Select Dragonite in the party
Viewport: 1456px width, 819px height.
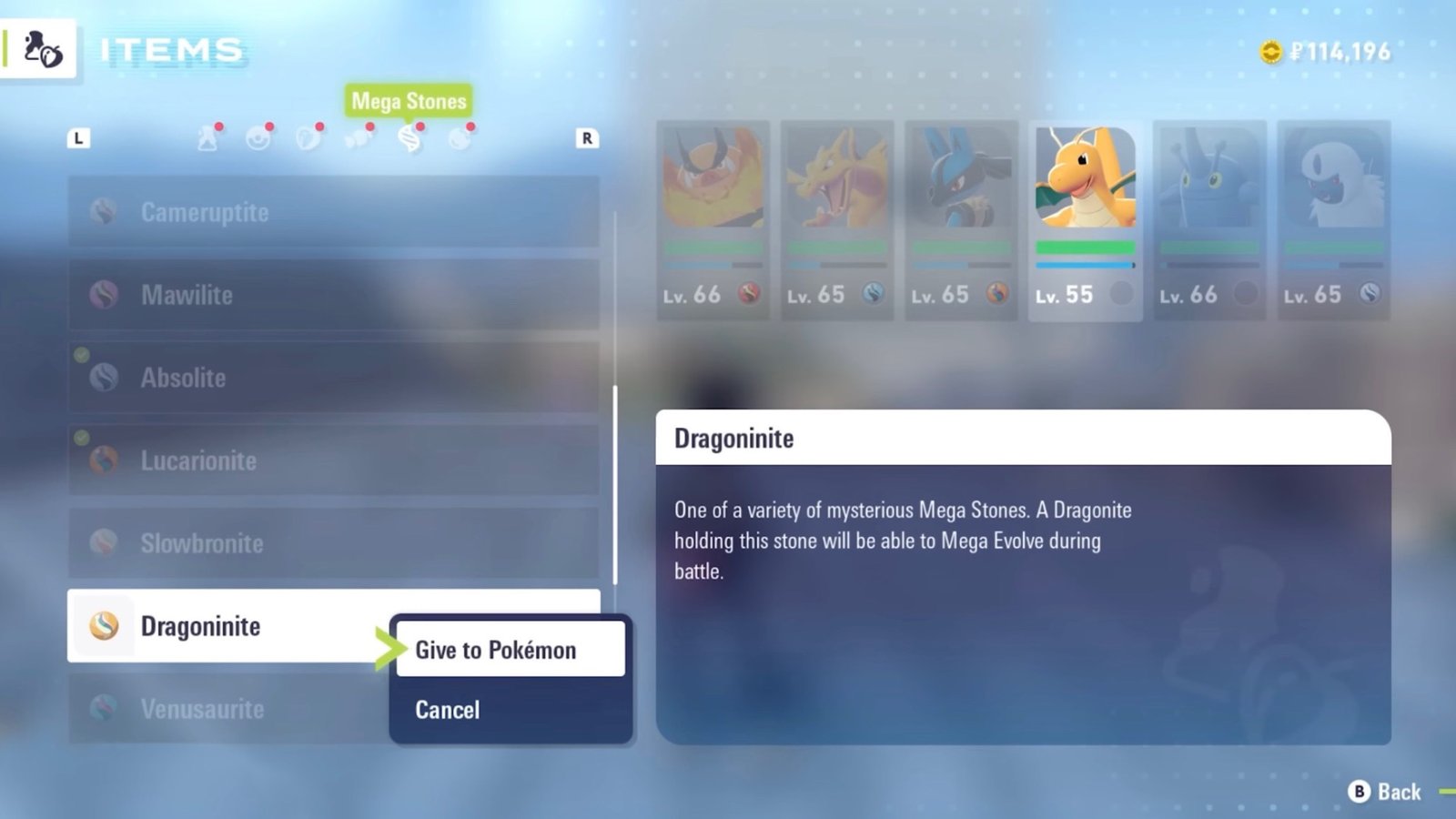coord(1085,220)
